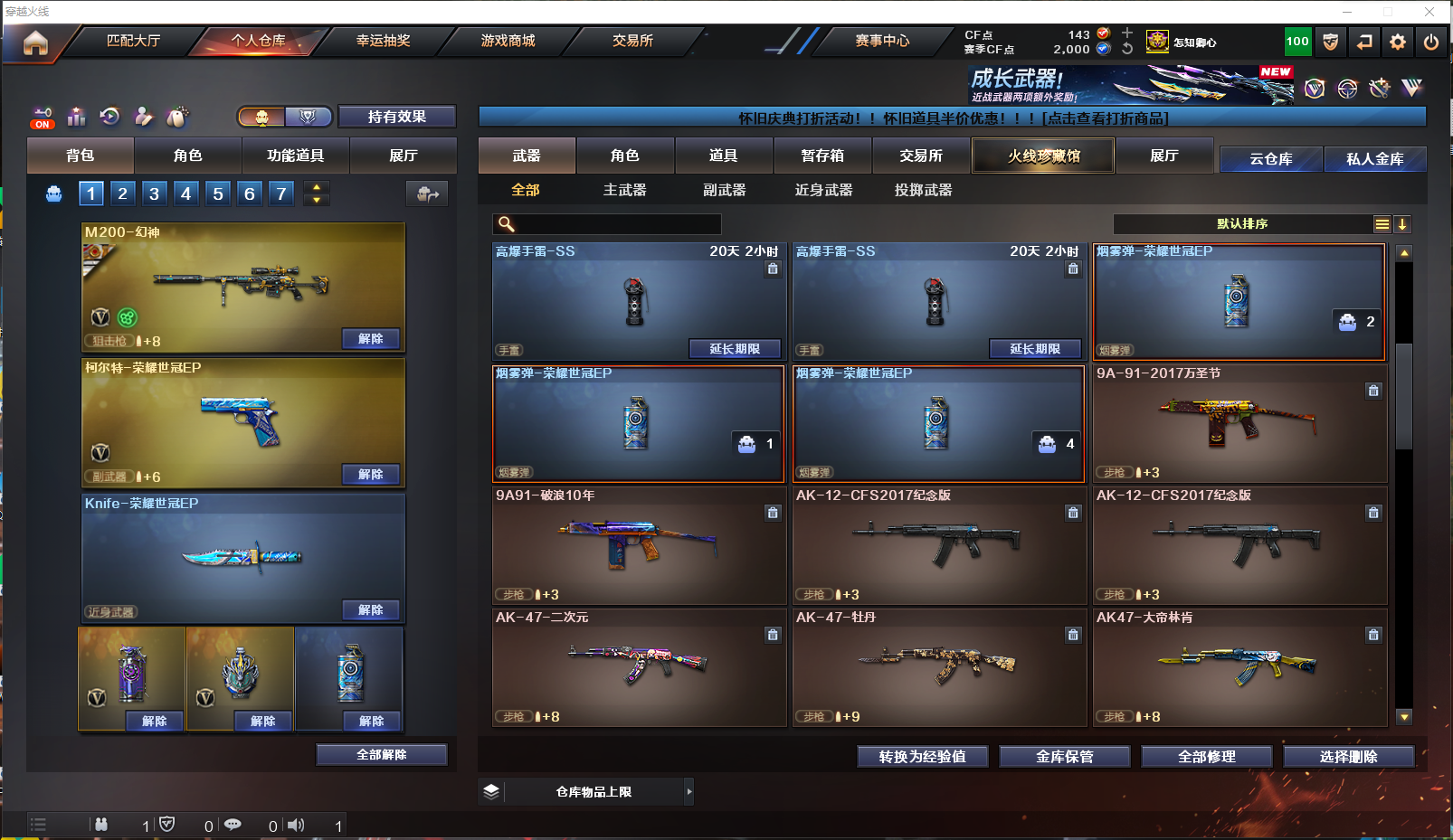Click the home icon button
Viewport: 1453px width, 840px height.
coord(35,42)
